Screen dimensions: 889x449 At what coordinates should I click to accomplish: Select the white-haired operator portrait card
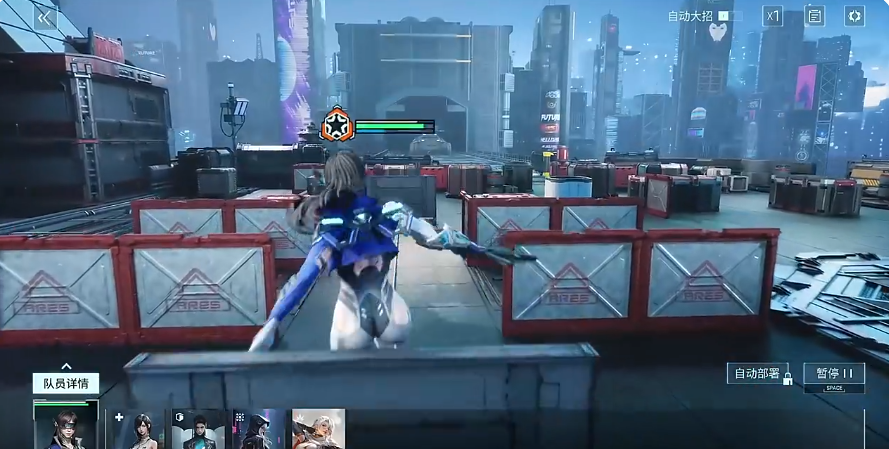(x=318, y=430)
